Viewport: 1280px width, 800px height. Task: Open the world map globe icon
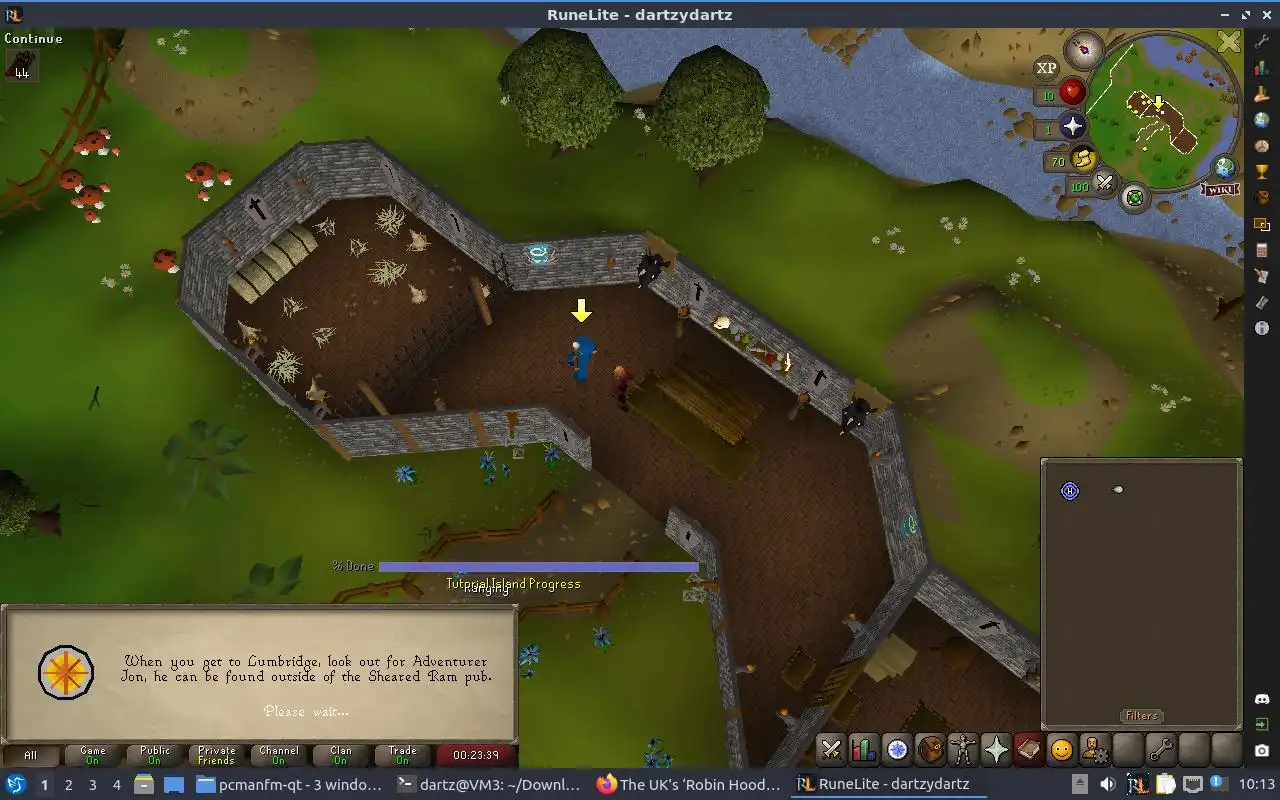click(1224, 167)
